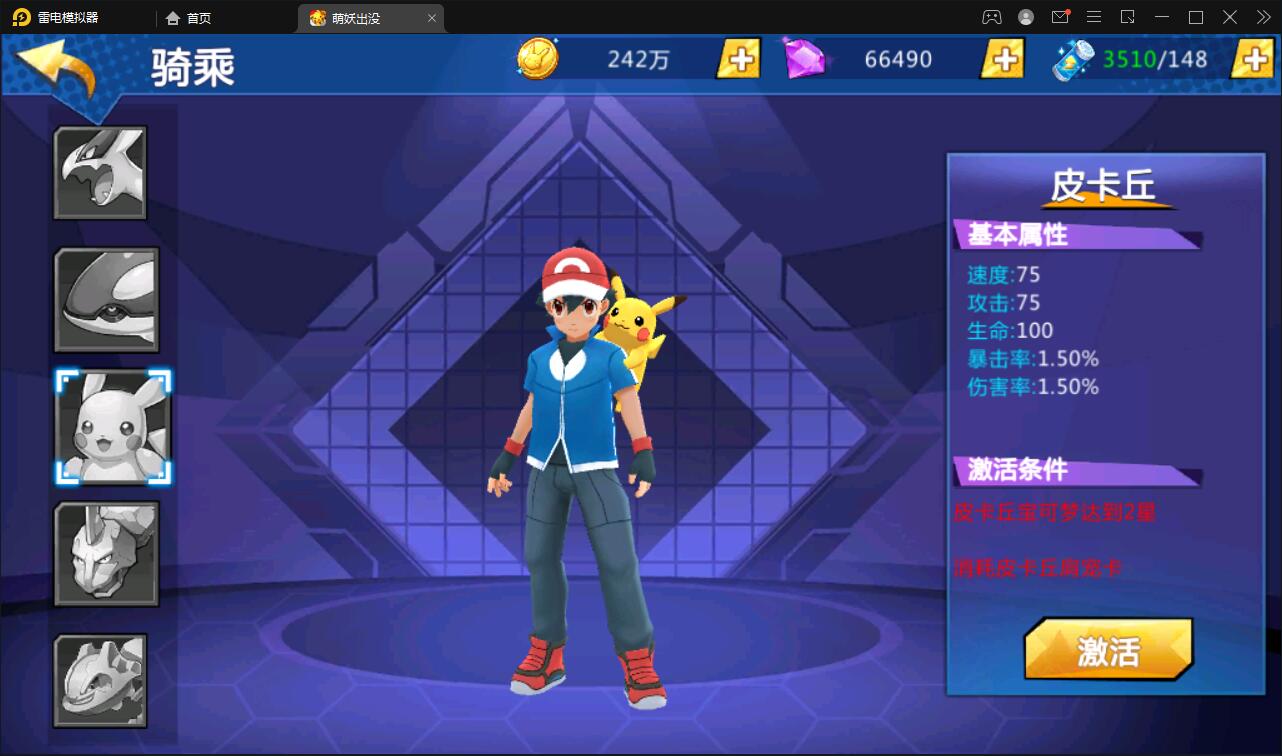Refill energy with the plus button

coord(1252,59)
